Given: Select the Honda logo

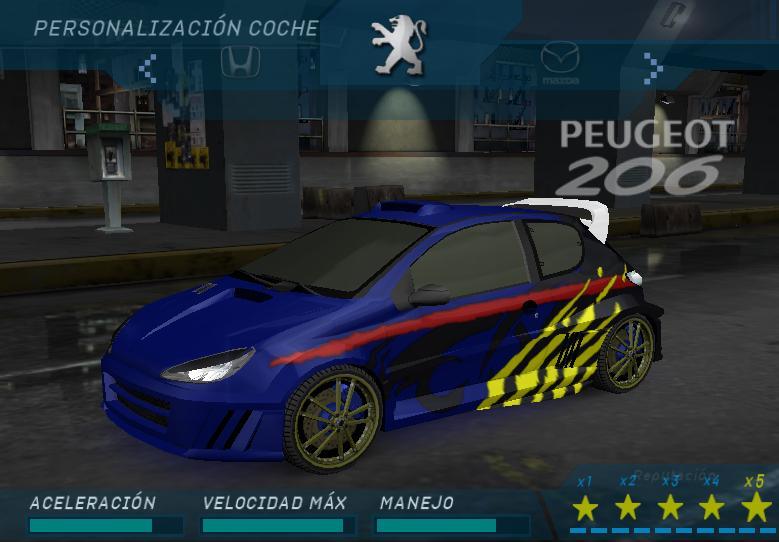Looking at the screenshot, I should point(240,61).
